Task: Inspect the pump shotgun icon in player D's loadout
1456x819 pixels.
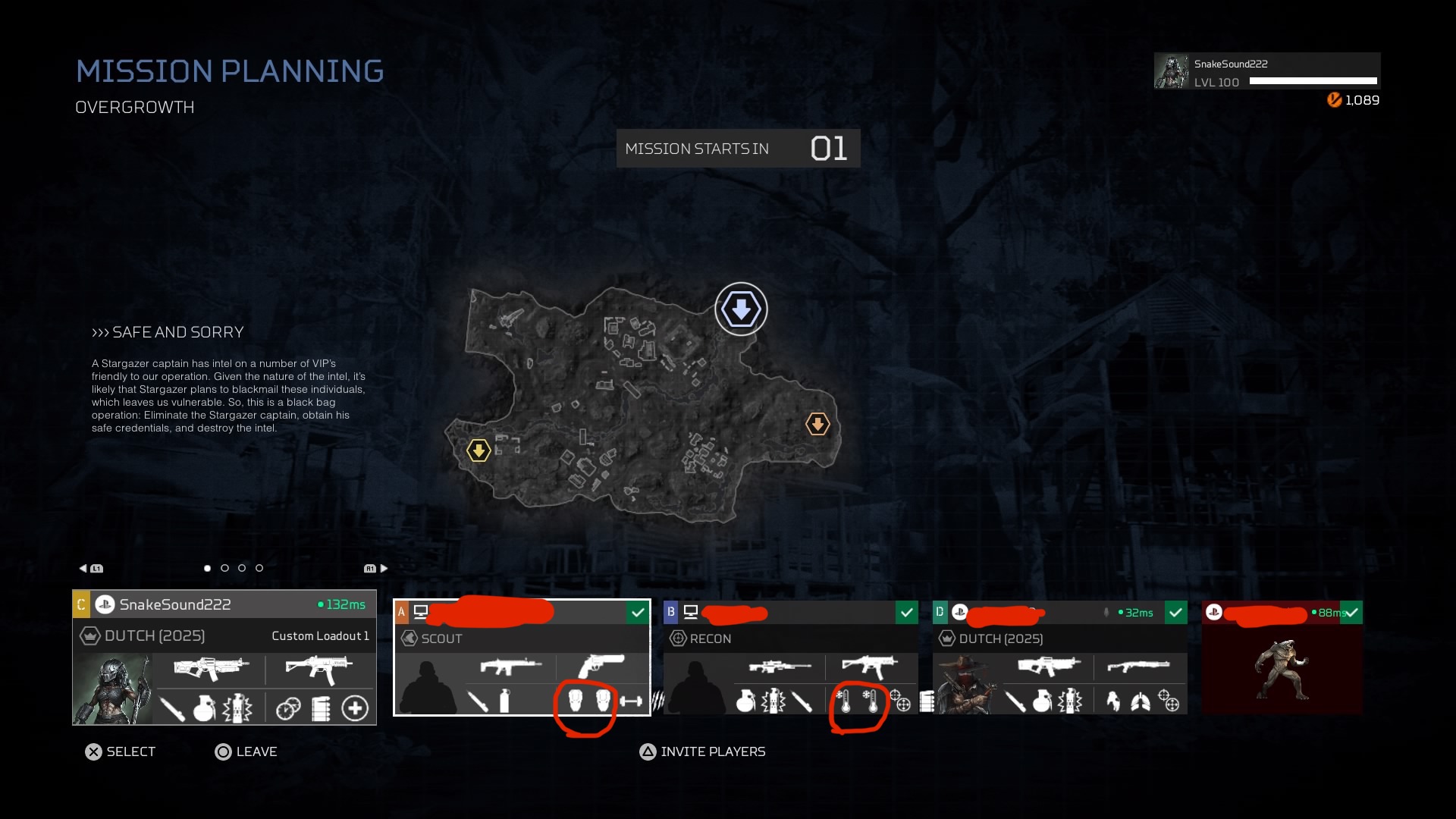Action: (1138, 667)
